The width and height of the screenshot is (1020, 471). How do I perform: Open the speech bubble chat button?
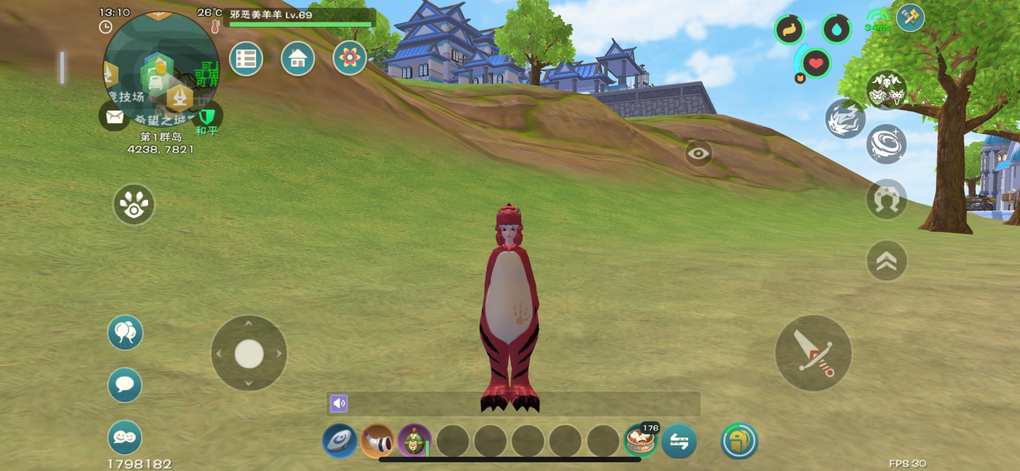[125, 385]
